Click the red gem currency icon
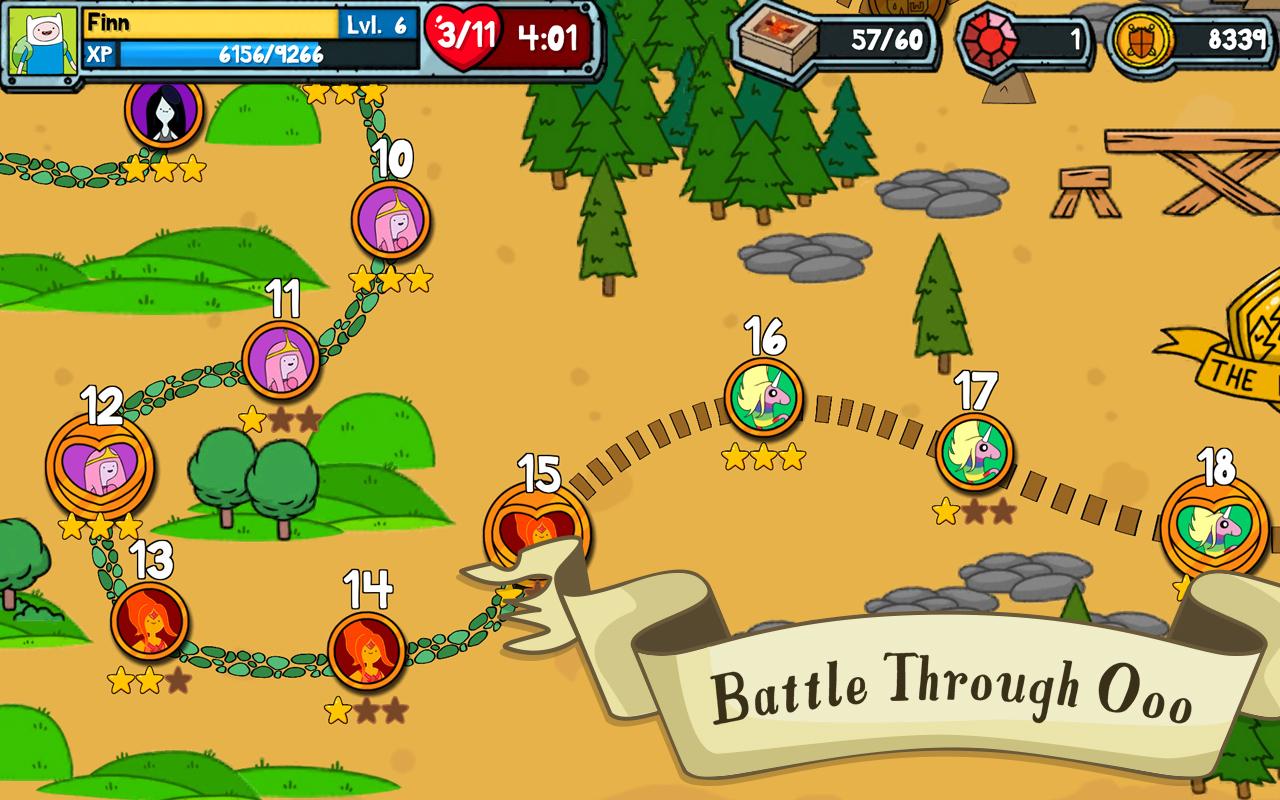The image size is (1280, 800). coord(989,39)
